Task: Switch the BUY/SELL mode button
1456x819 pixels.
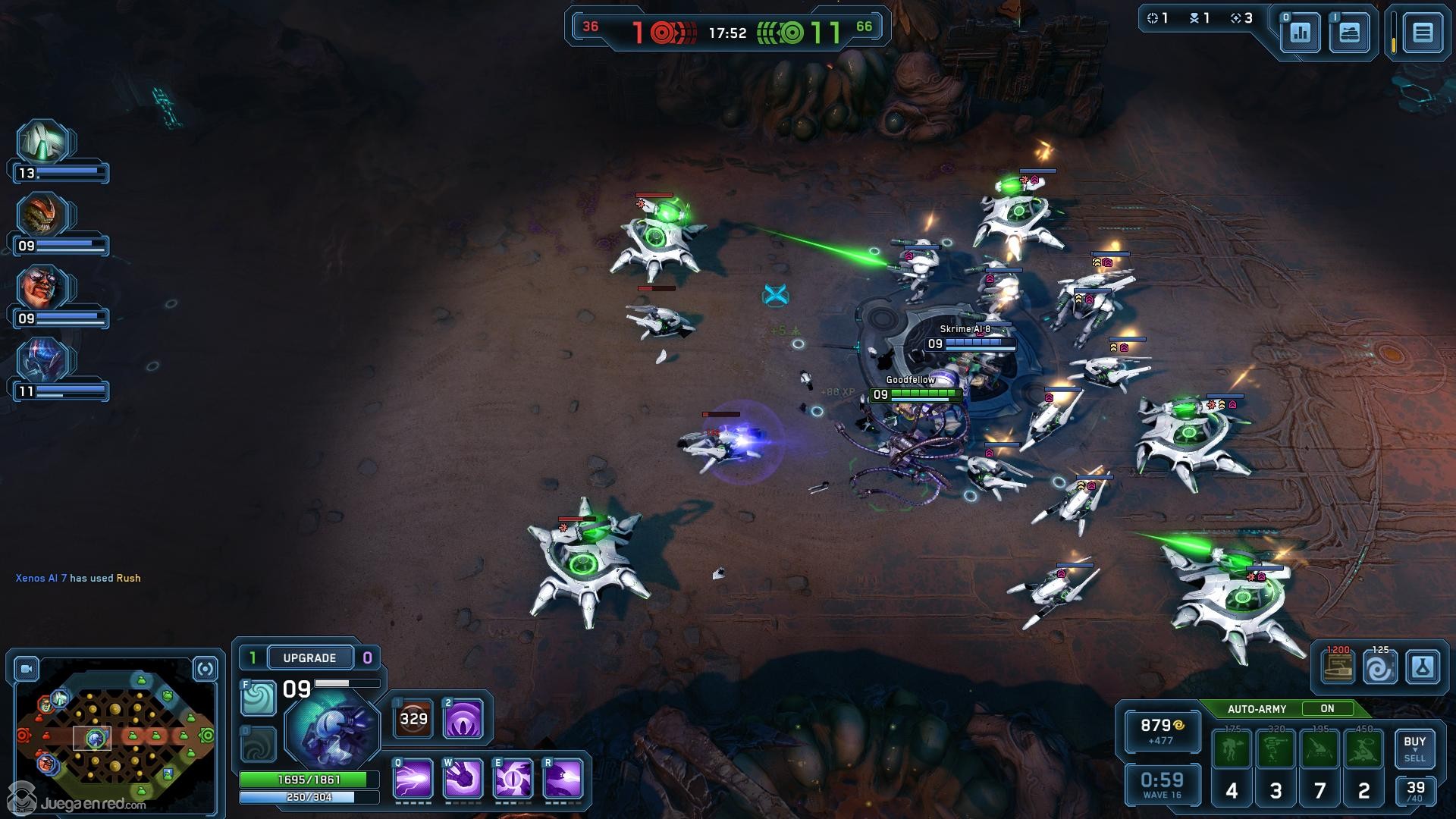Action: 1414,748
